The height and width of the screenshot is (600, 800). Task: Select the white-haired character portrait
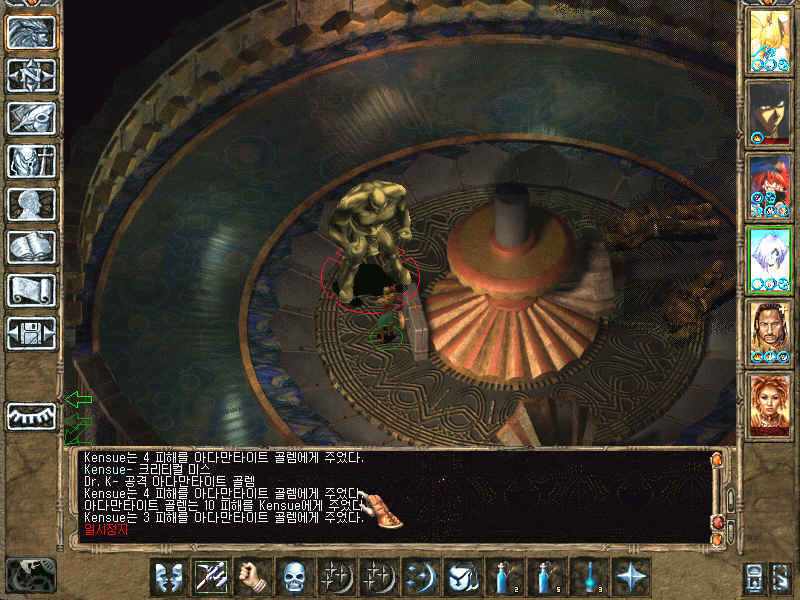769,259
